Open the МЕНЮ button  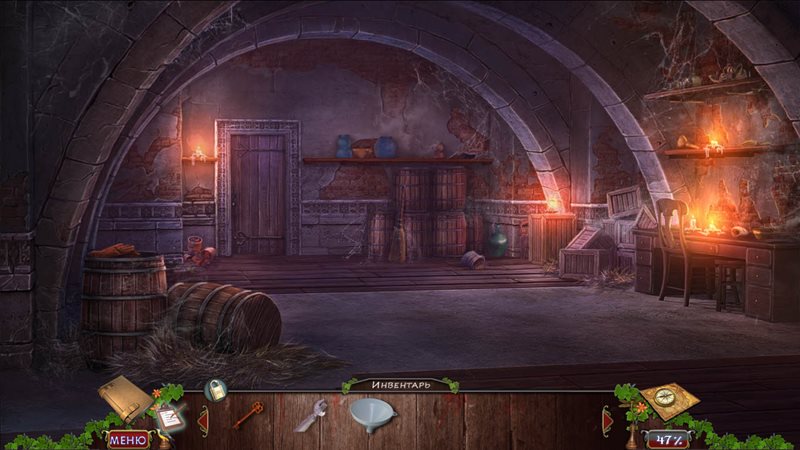[x=127, y=439]
